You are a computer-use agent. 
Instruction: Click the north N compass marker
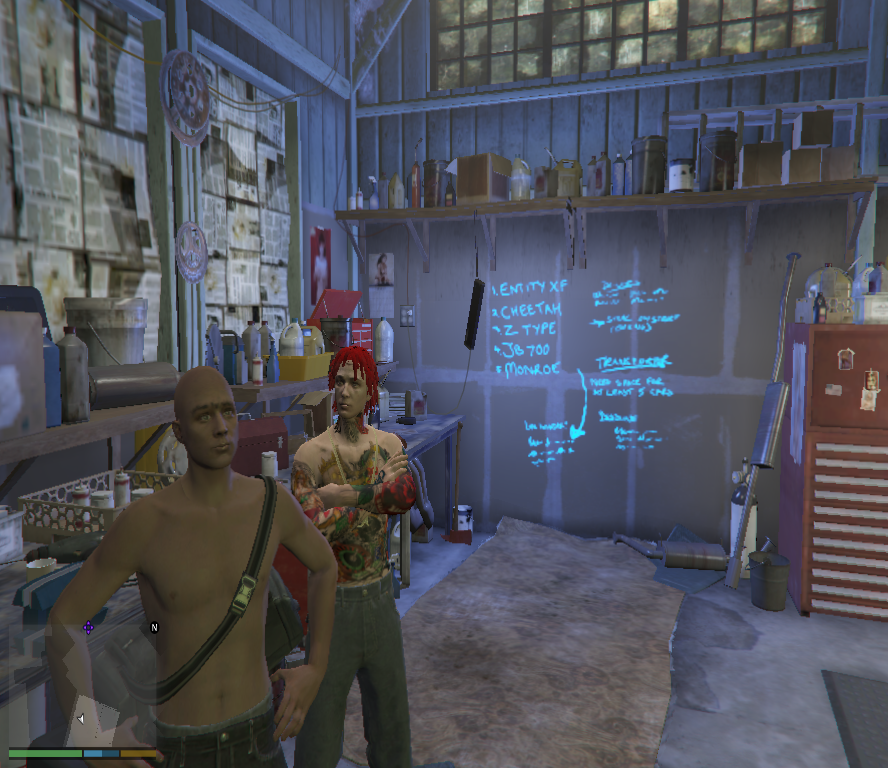tap(154, 627)
